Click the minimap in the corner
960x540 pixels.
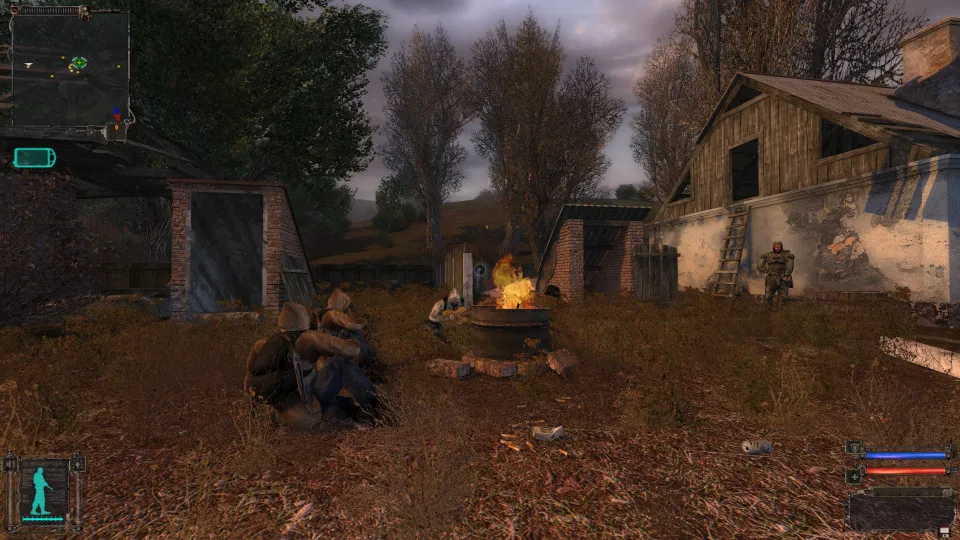69,67
